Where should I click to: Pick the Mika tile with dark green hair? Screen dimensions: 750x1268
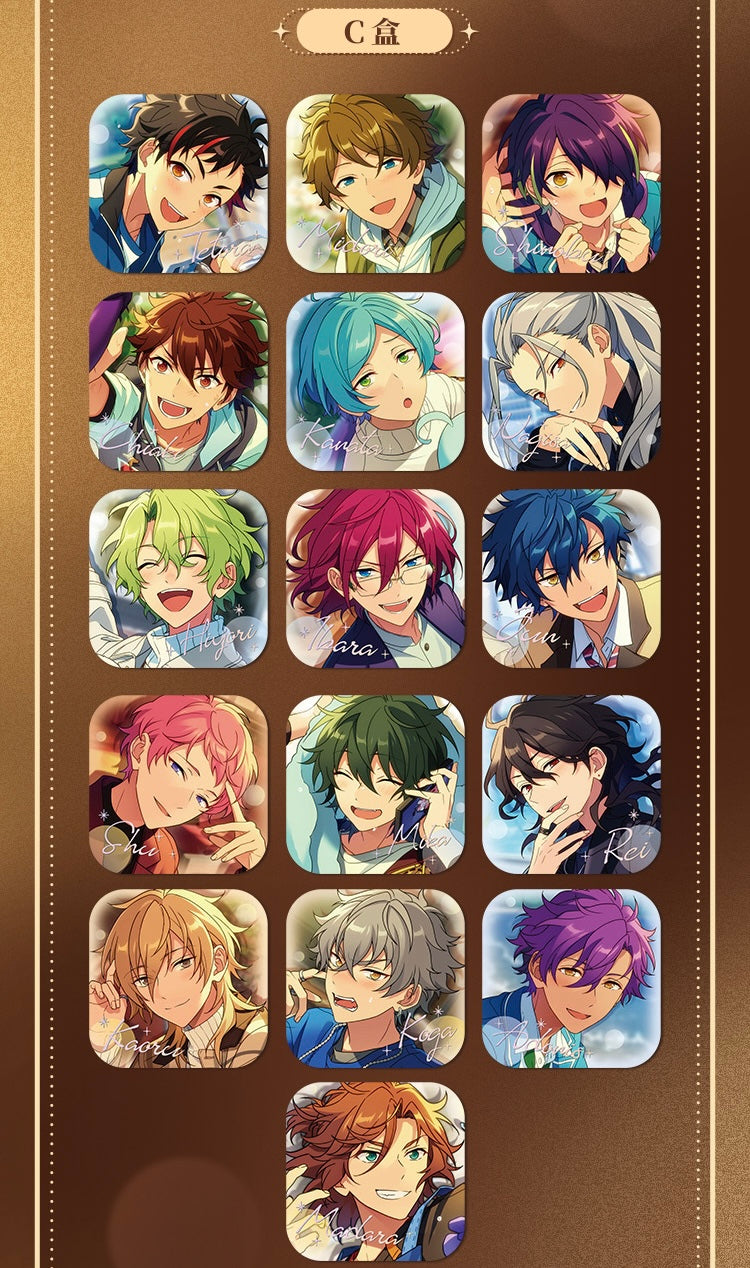tap(375, 784)
